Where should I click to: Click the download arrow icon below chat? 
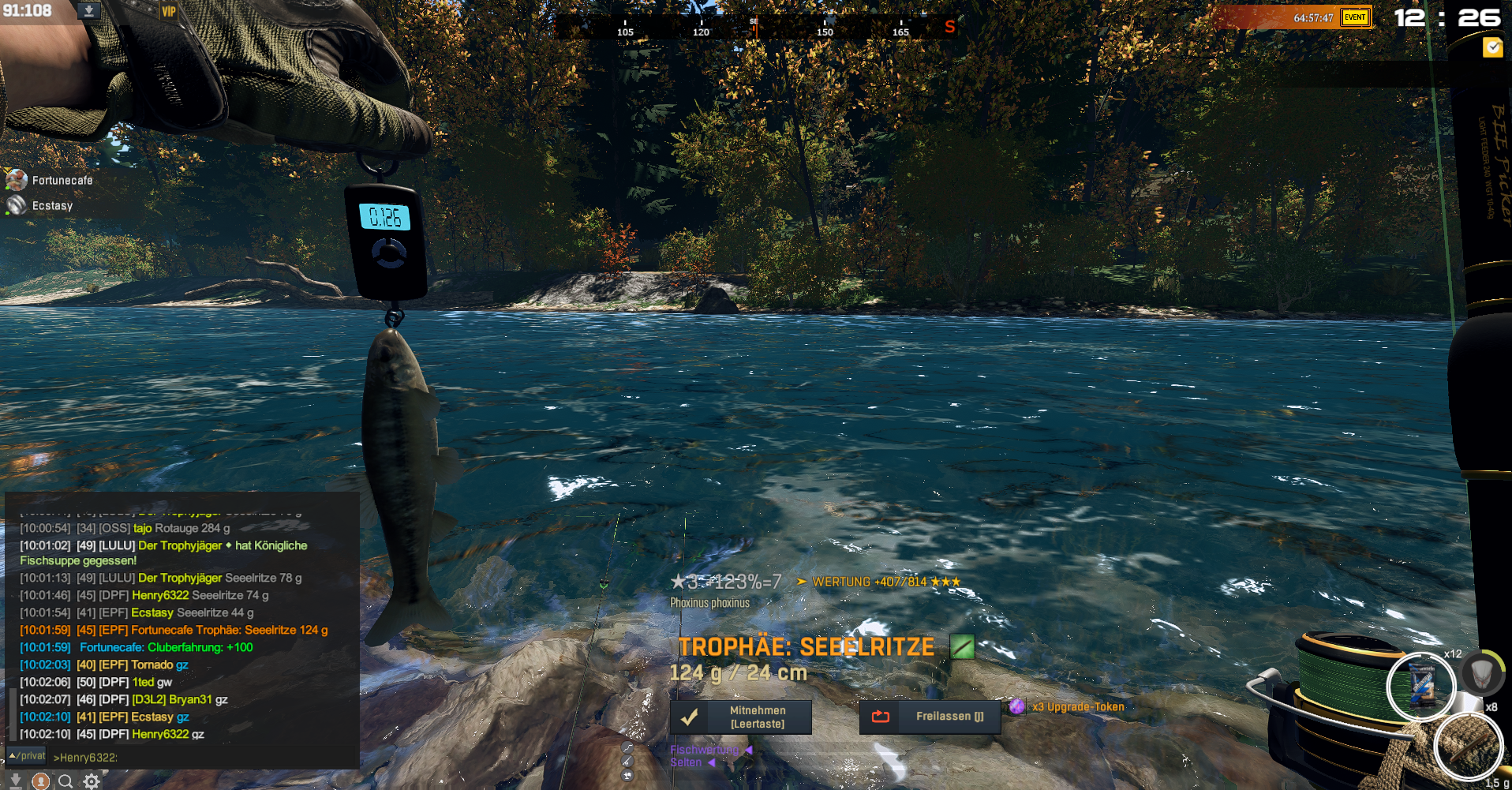pyautogui.click(x=15, y=781)
